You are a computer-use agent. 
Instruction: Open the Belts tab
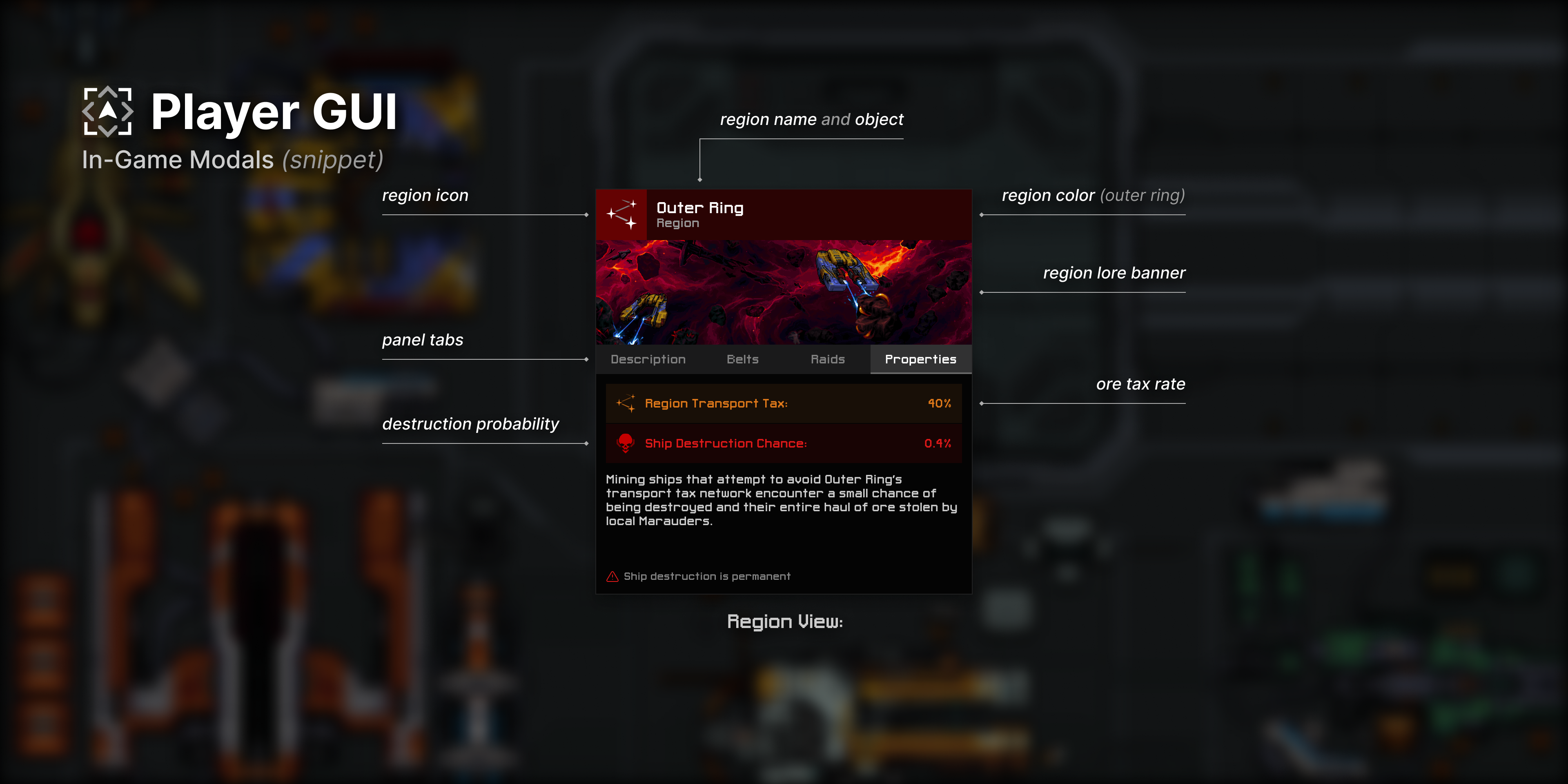pos(743,359)
